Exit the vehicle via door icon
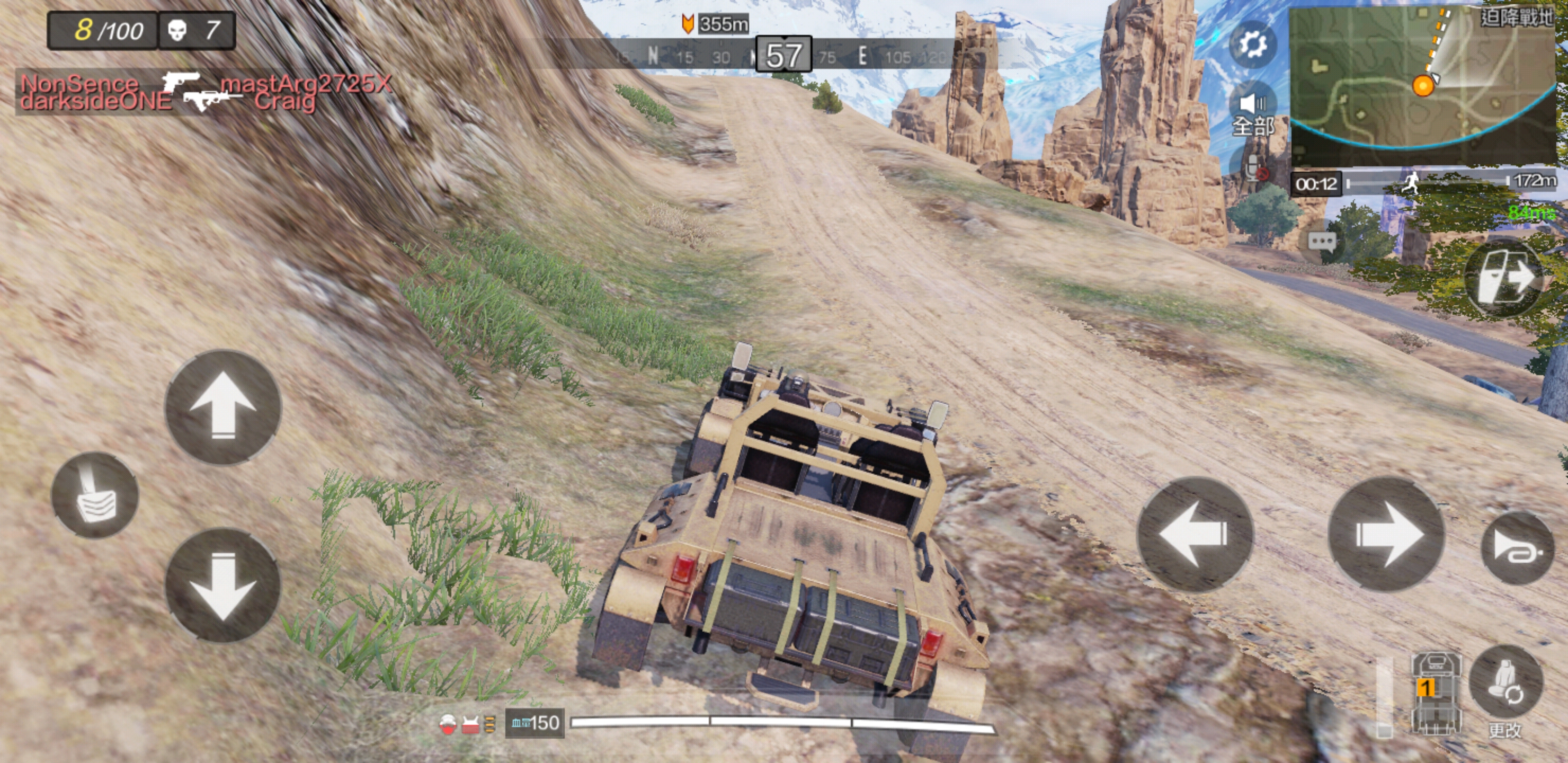 point(1503,278)
